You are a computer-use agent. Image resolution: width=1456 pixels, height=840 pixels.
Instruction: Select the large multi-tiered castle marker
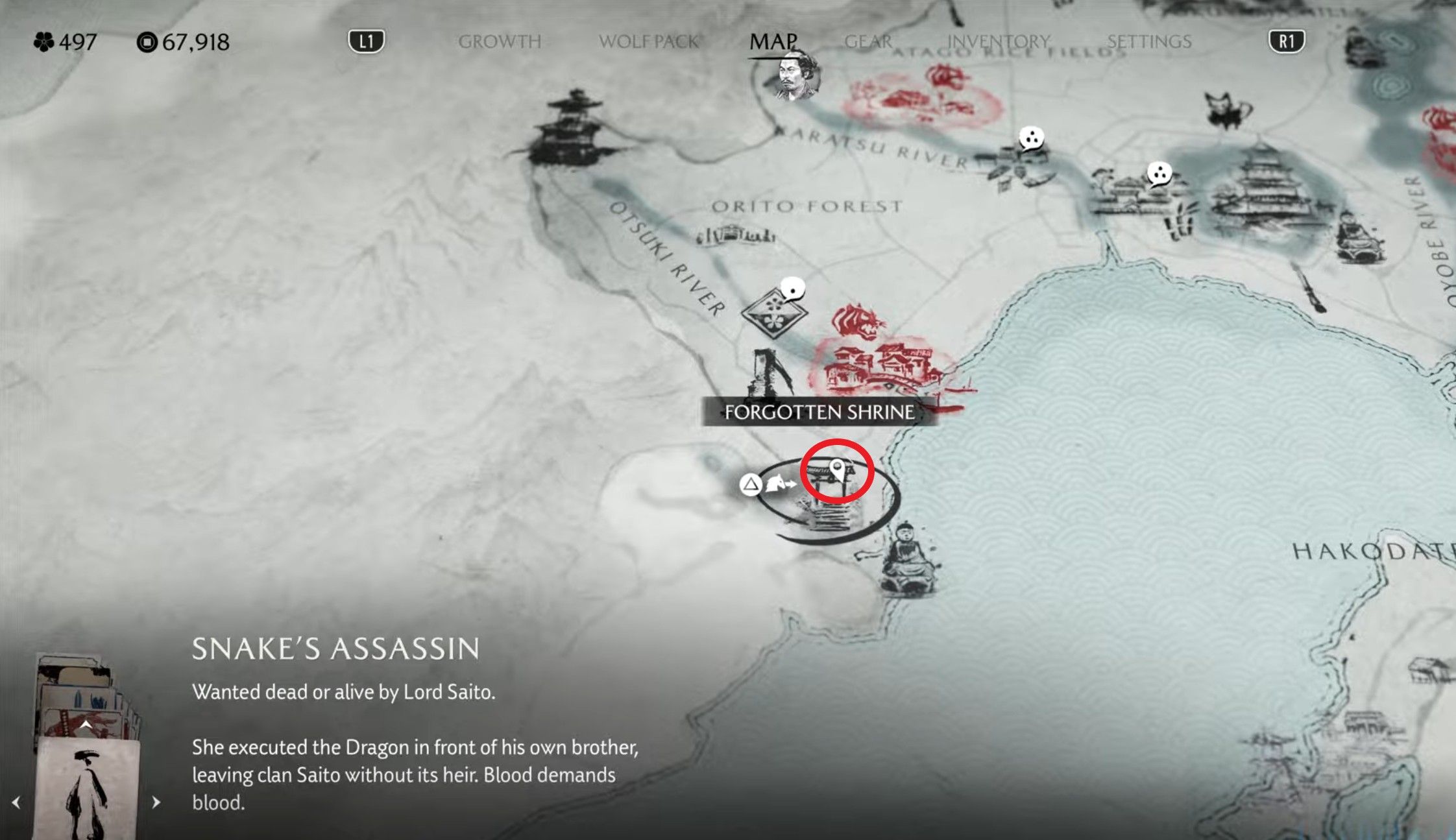[x=1259, y=188]
